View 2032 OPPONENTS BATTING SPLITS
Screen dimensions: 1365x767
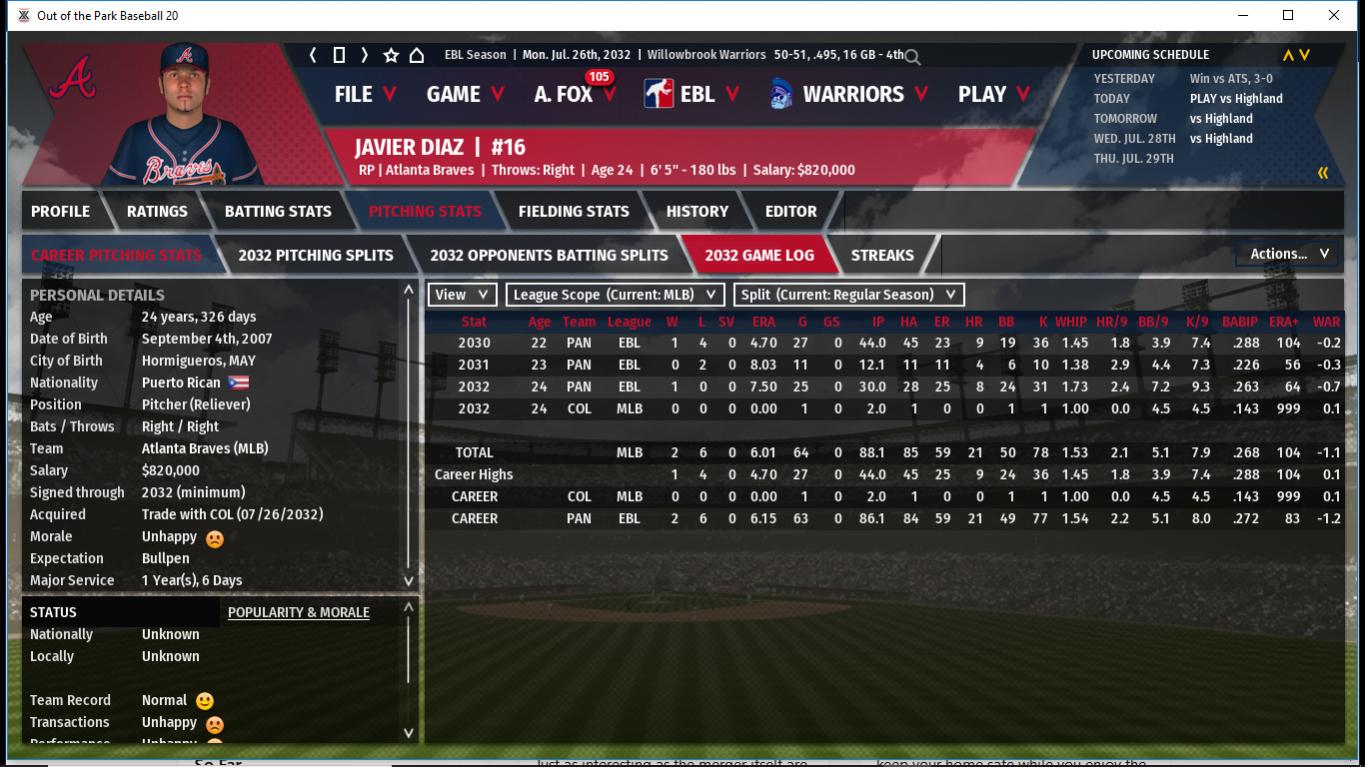(549, 255)
